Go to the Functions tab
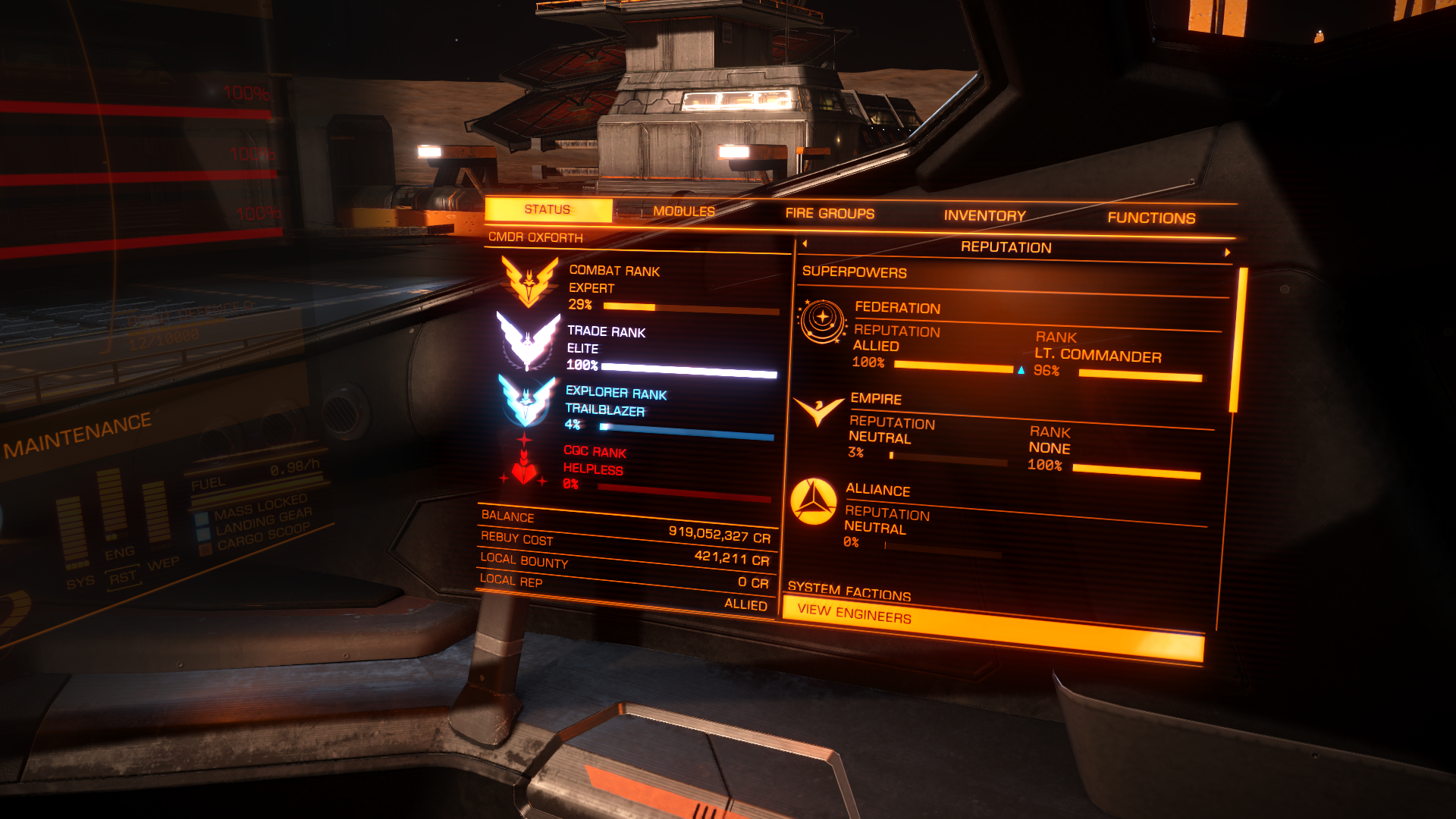1456x819 pixels. pos(1150,218)
